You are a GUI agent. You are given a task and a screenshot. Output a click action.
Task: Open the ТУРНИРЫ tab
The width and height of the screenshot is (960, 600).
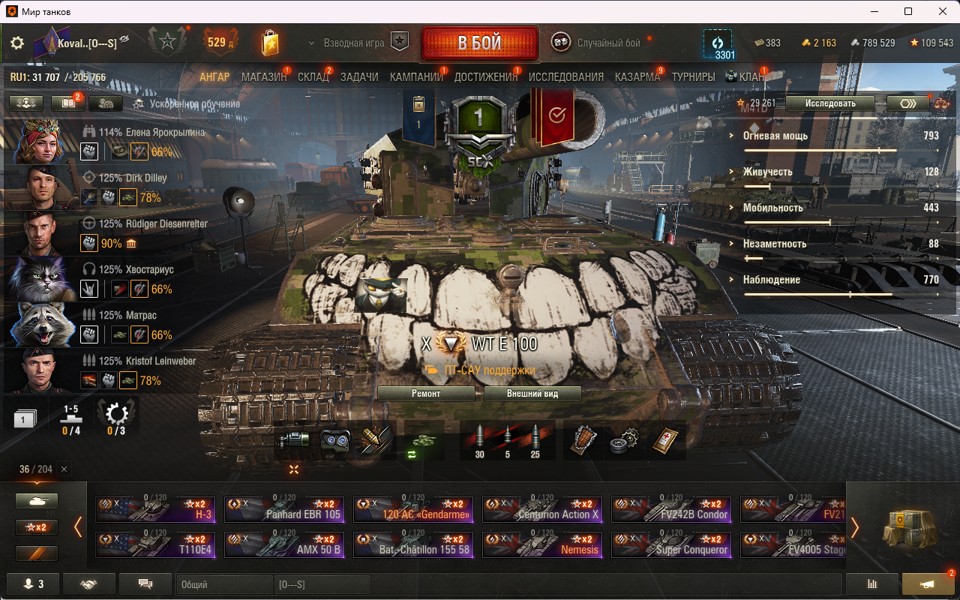pos(693,77)
